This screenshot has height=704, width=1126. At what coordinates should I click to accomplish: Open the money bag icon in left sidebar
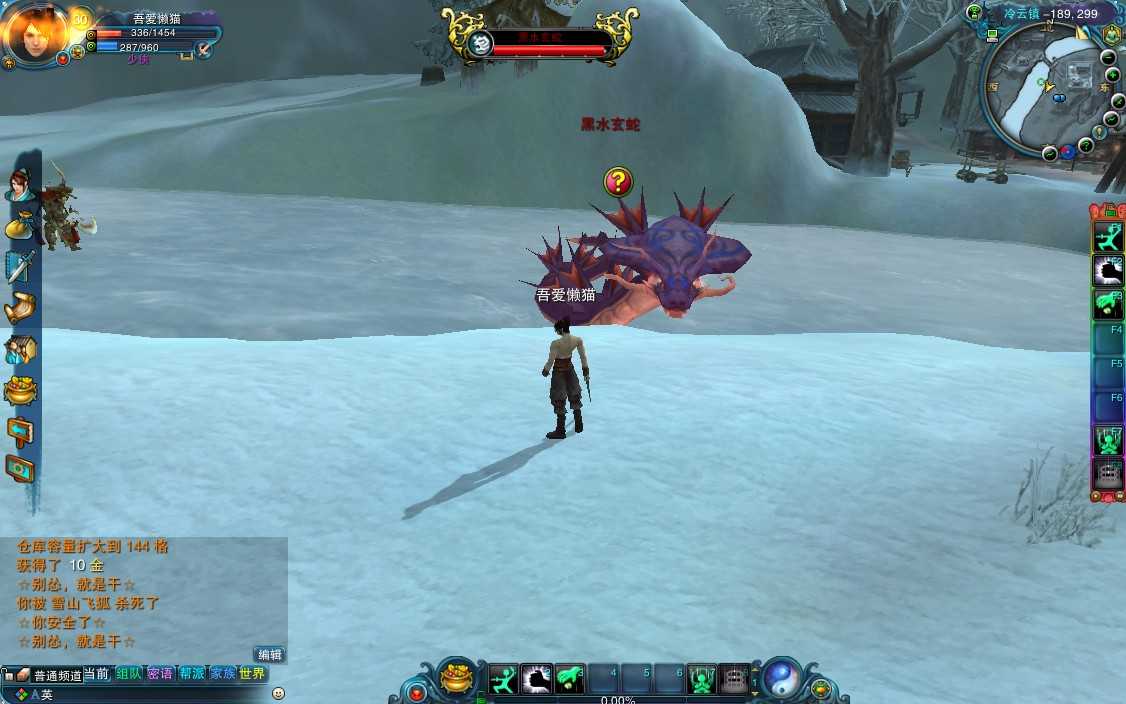tap(19, 225)
